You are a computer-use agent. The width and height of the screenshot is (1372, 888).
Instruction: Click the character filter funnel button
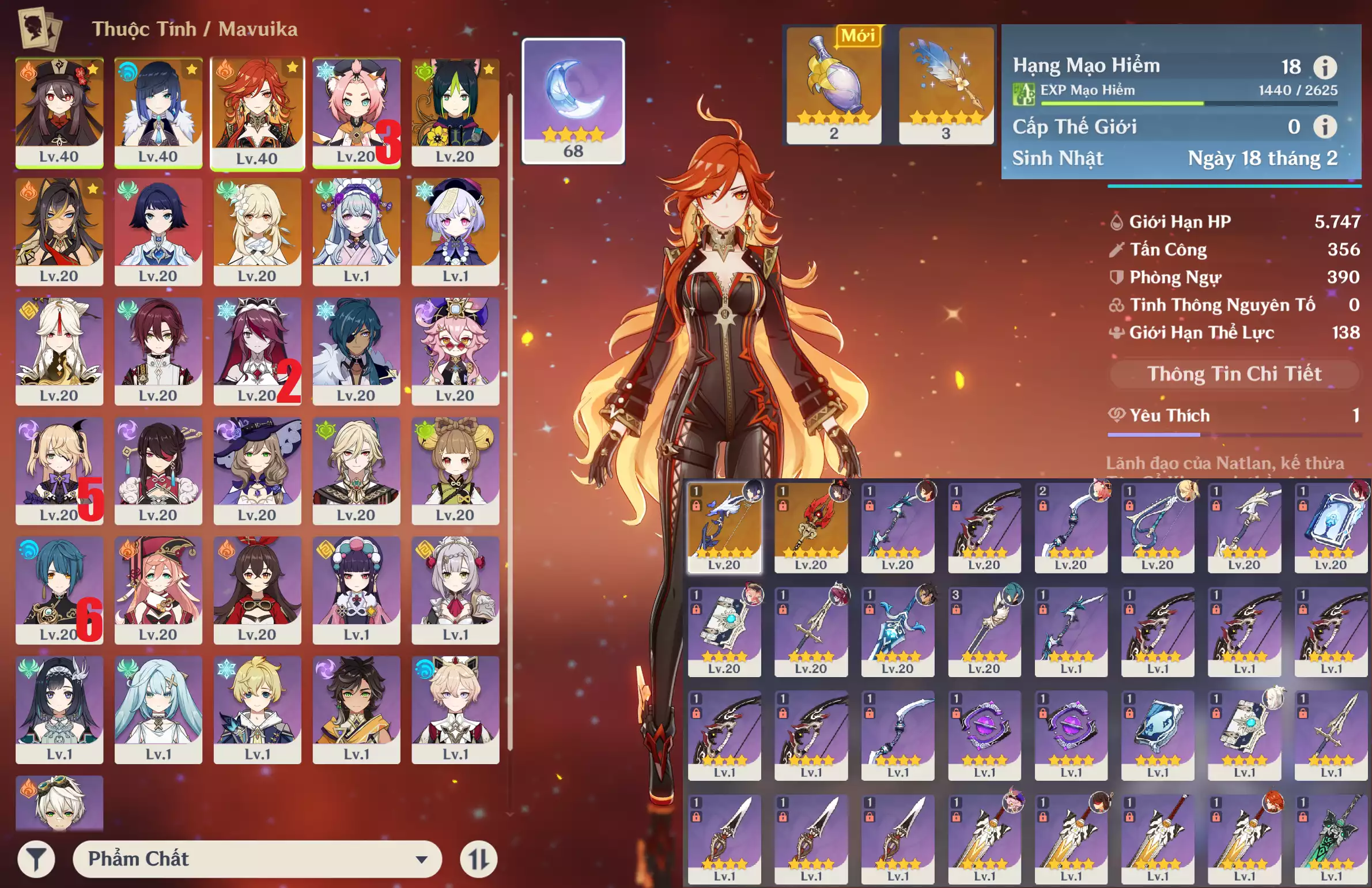36,859
